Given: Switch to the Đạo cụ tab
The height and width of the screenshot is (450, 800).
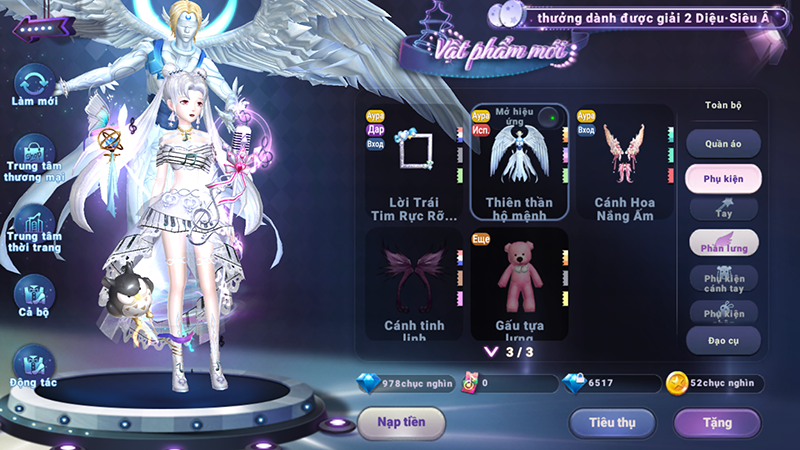Looking at the screenshot, I should (723, 341).
